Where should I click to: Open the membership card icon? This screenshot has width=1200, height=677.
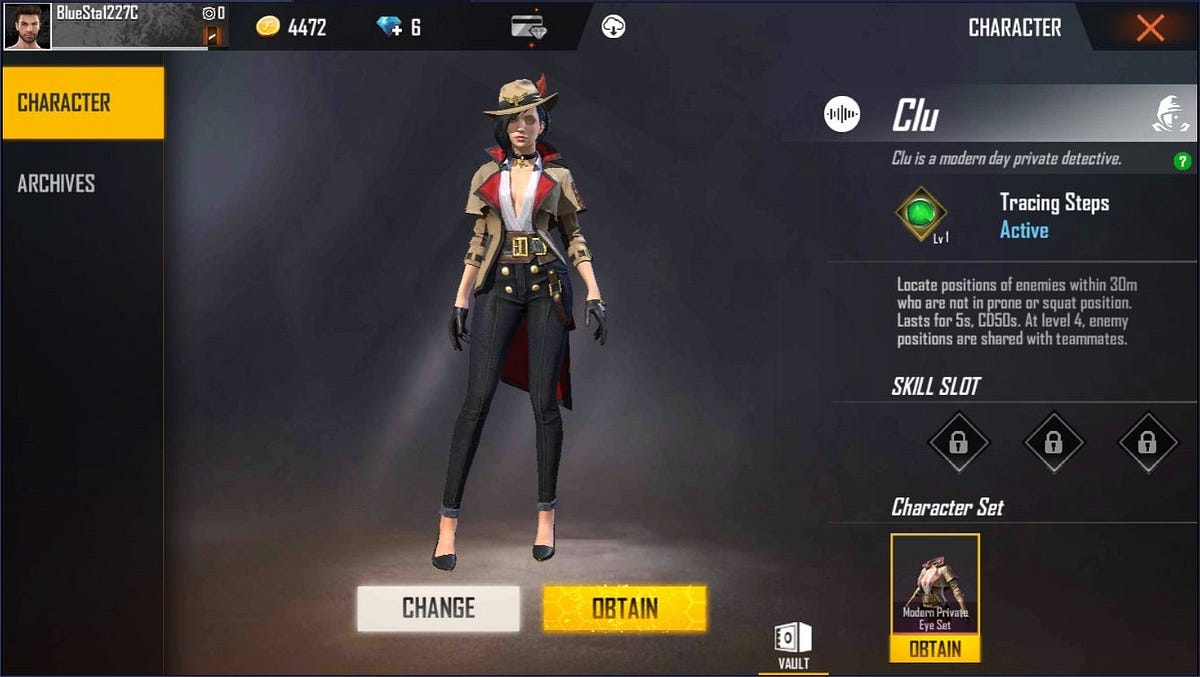pos(527,27)
